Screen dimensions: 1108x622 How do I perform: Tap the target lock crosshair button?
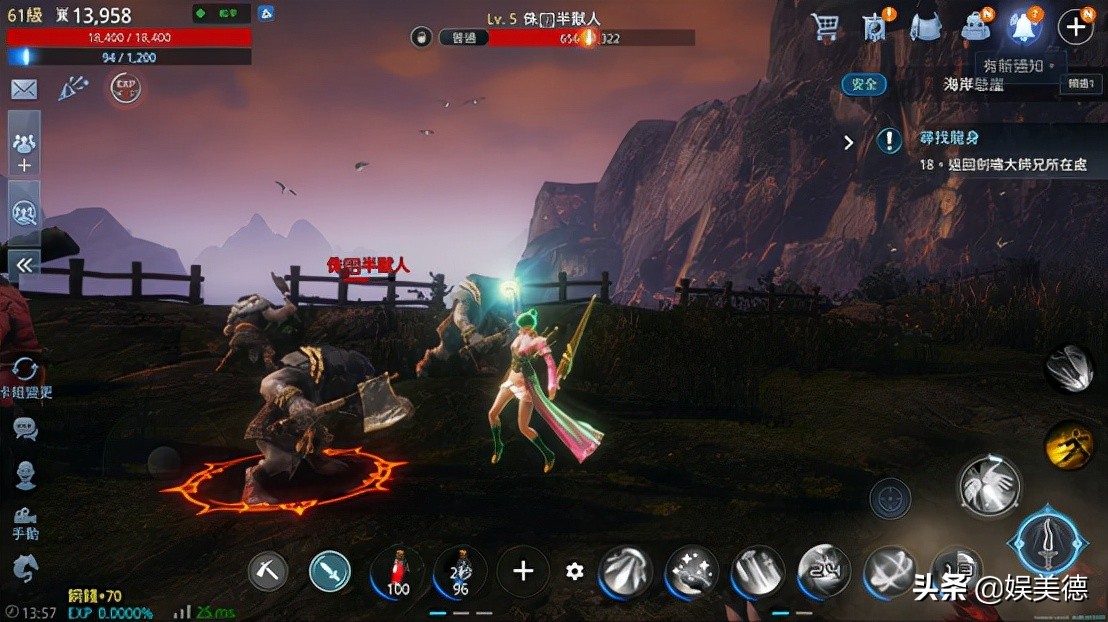[x=890, y=498]
